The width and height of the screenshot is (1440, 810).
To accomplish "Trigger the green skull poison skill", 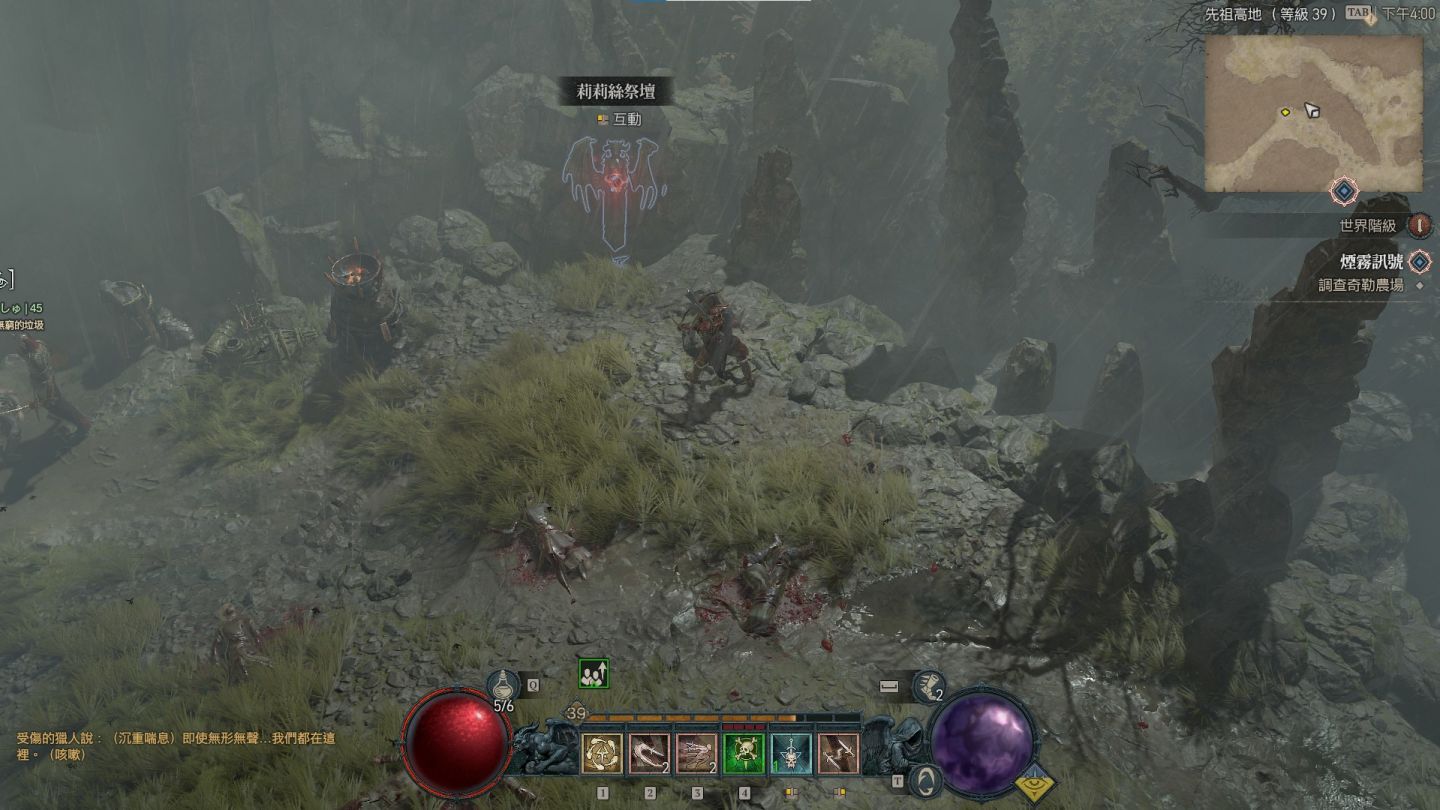I will tap(744, 754).
